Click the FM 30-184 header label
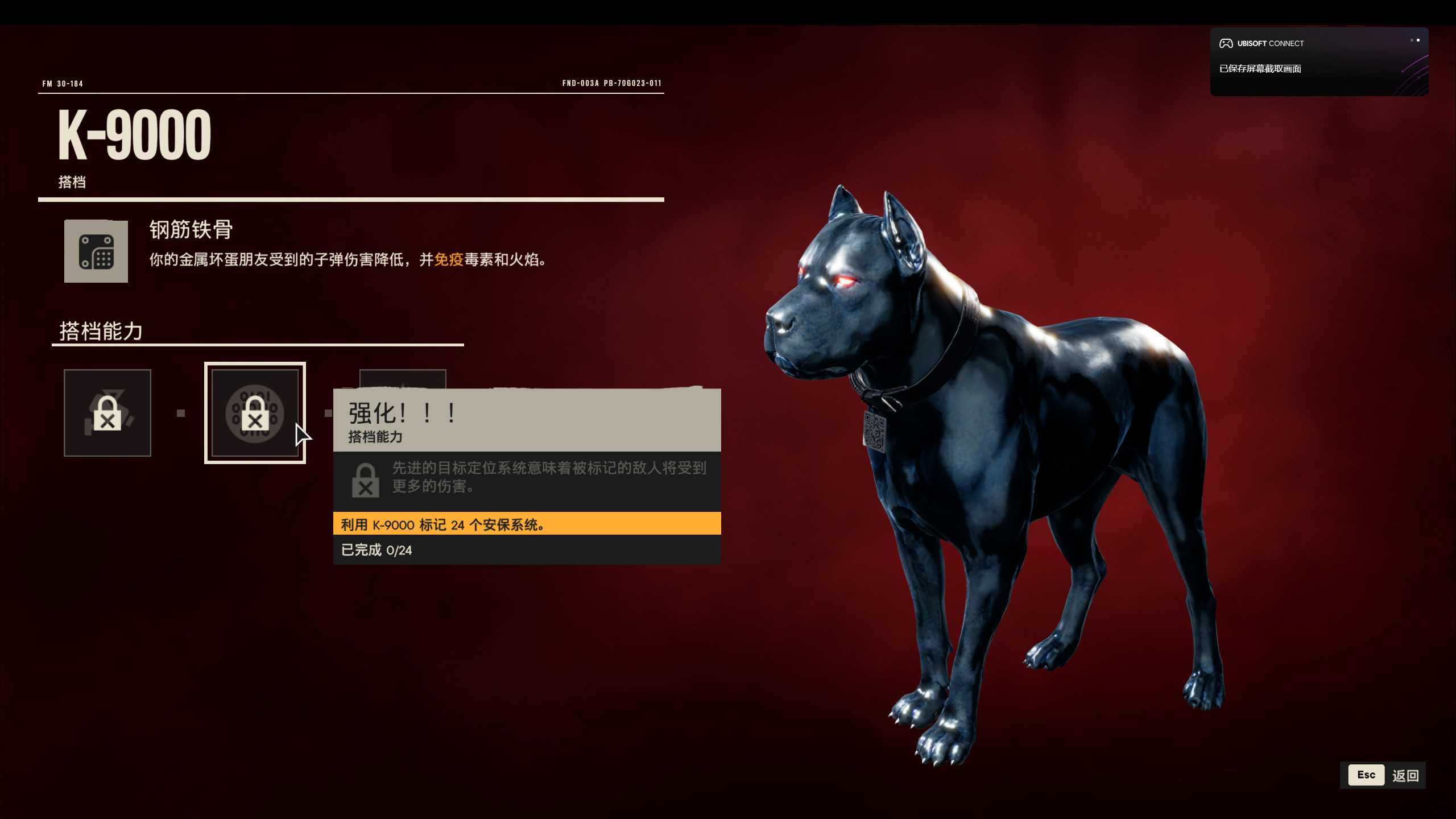1456x819 pixels. tap(62, 83)
